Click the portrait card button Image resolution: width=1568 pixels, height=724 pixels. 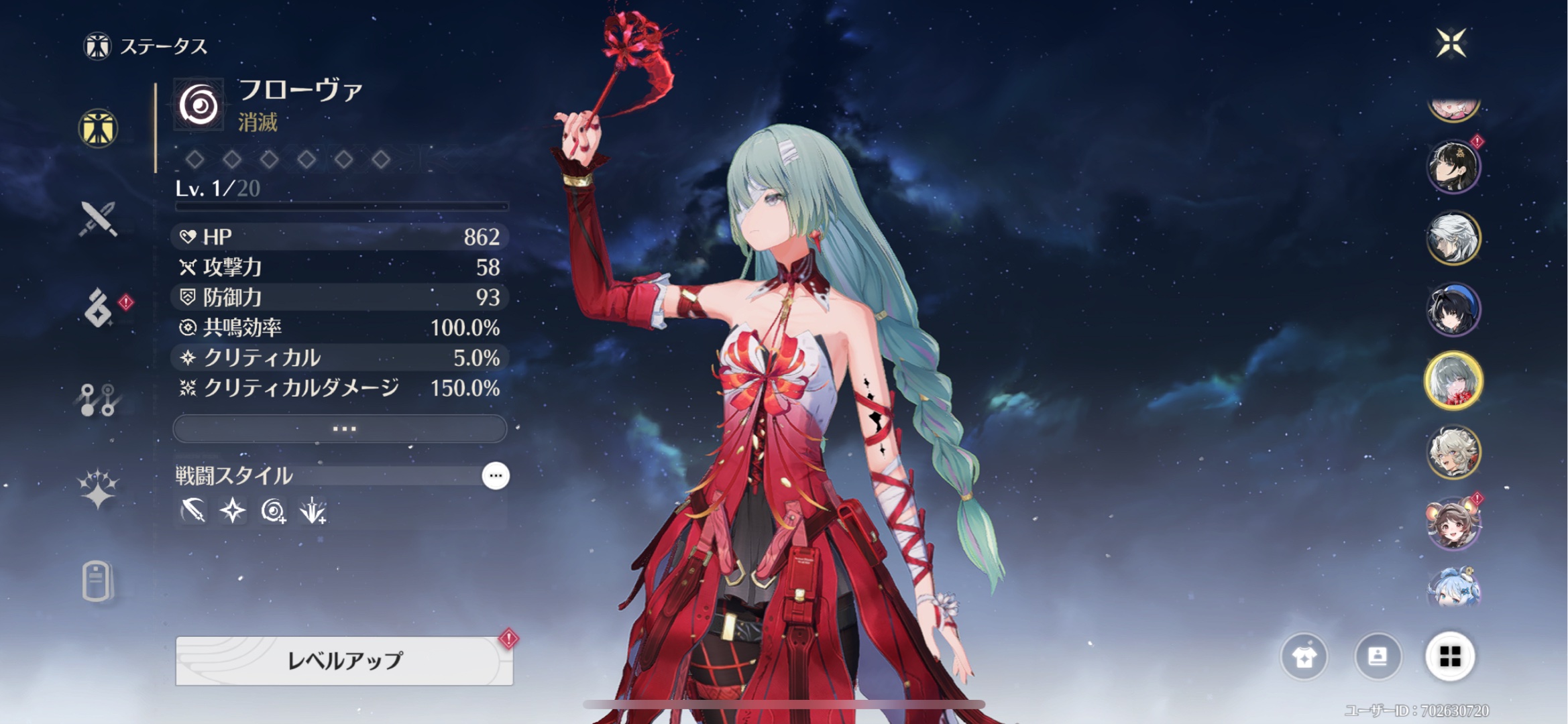click(1378, 657)
